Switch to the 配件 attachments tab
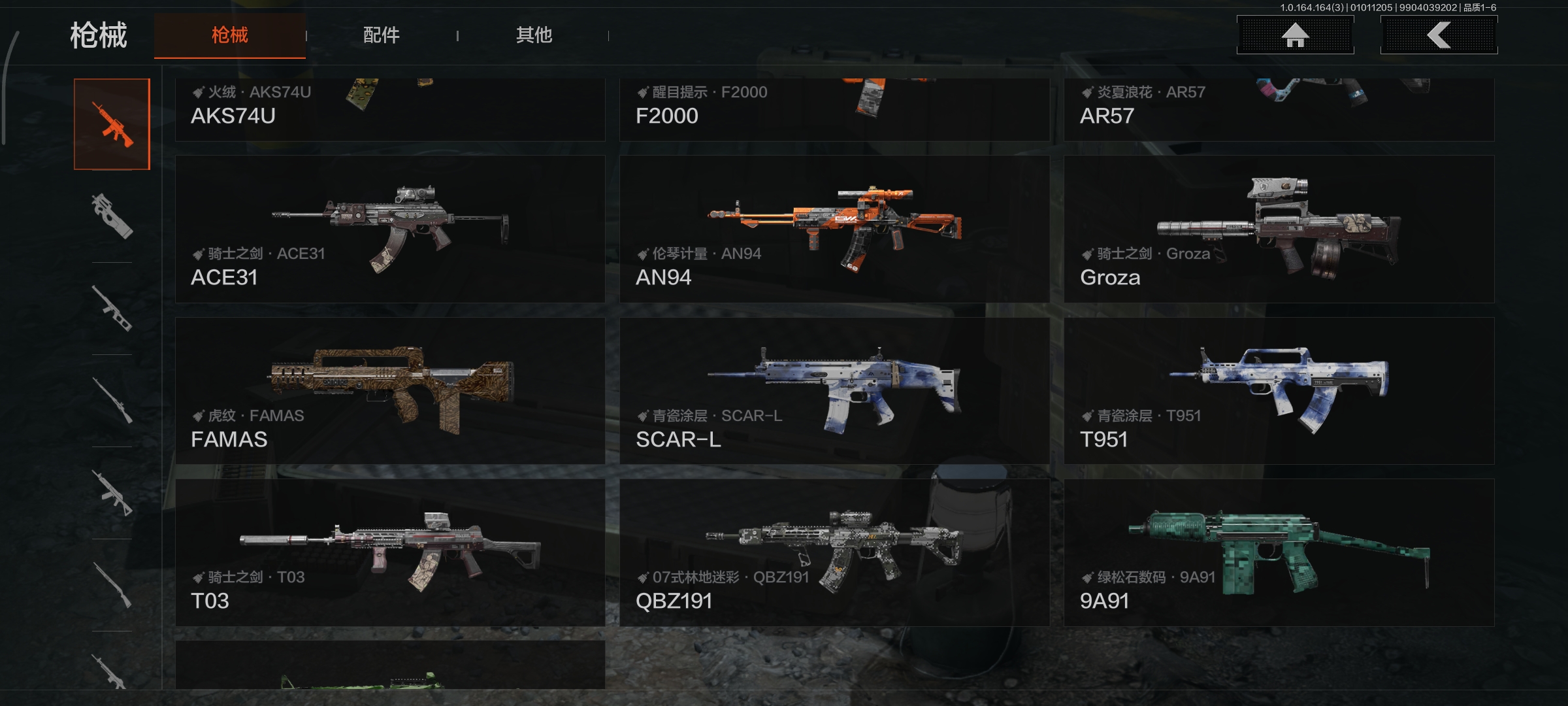The image size is (1568, 706). pyautogui.click(x=382, y=35)
